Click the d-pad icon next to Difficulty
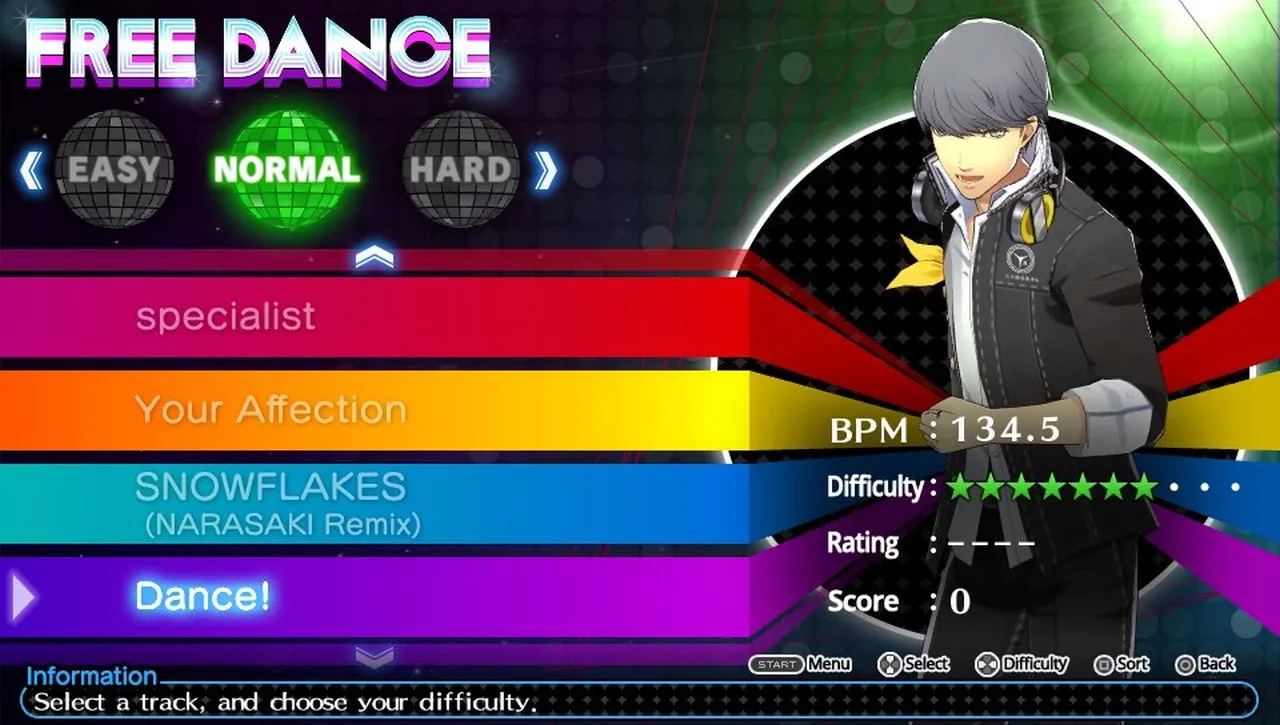Image resolution: width=1280 pixels, height=725 pixels. (986, 663)
